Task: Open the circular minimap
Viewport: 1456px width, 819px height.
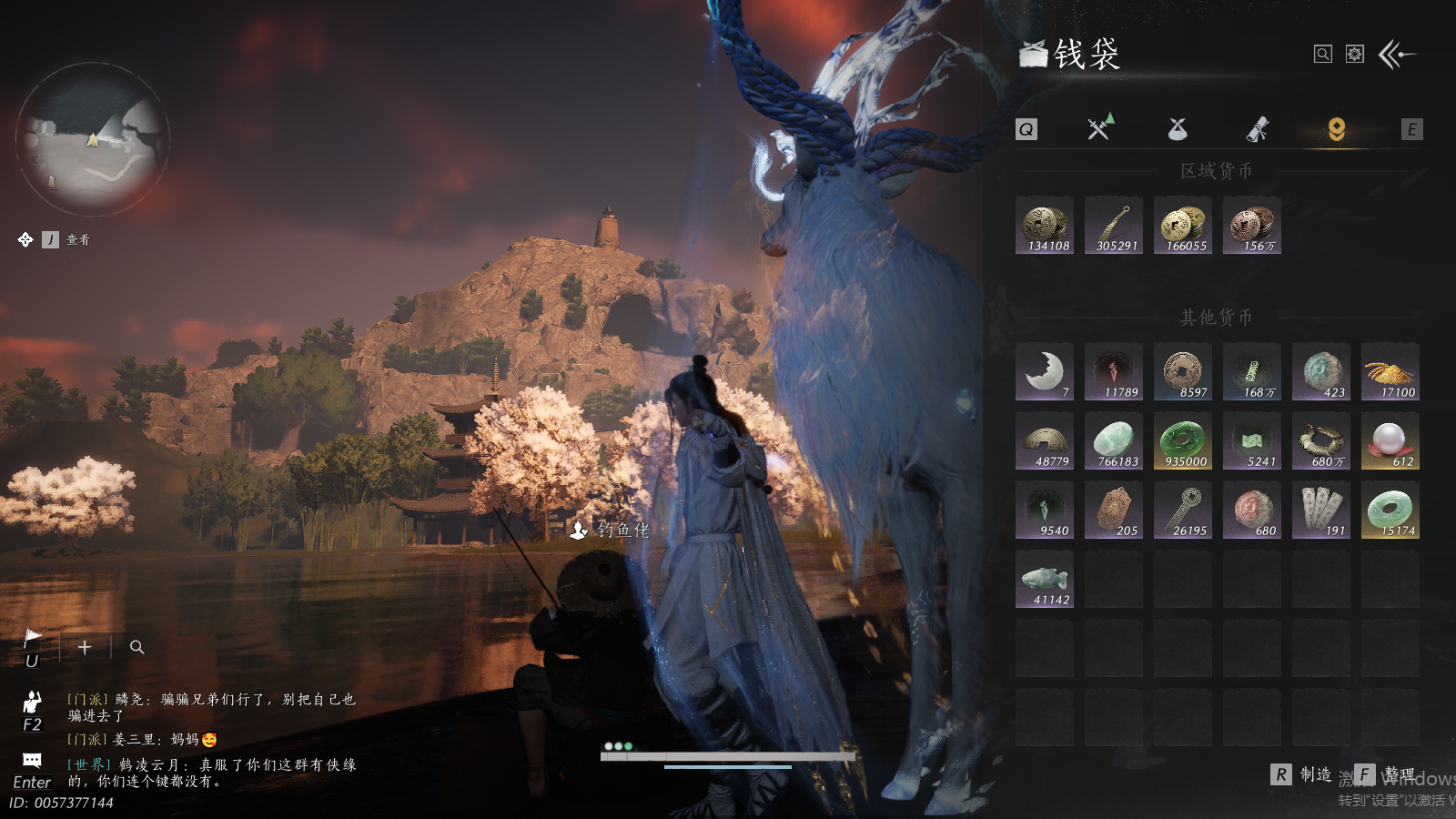Action: click(x=93, y=138)
